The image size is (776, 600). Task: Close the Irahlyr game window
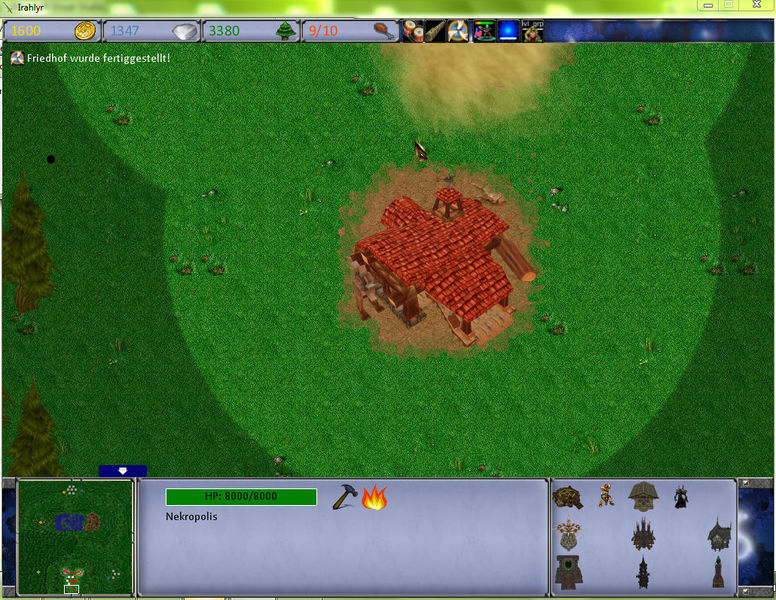coord(755,6)
